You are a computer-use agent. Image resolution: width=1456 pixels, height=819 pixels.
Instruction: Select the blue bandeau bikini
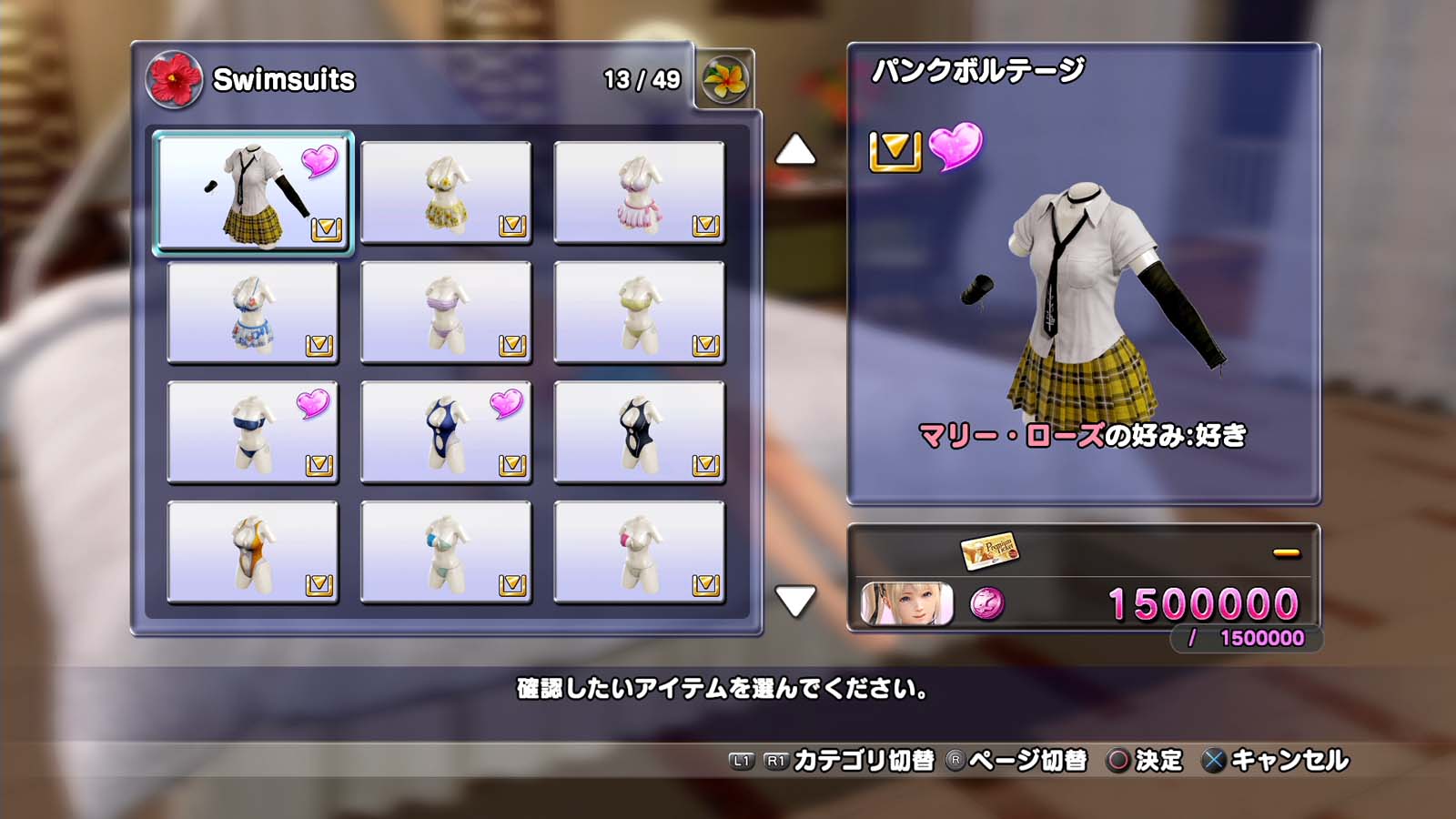coord(253,433)
